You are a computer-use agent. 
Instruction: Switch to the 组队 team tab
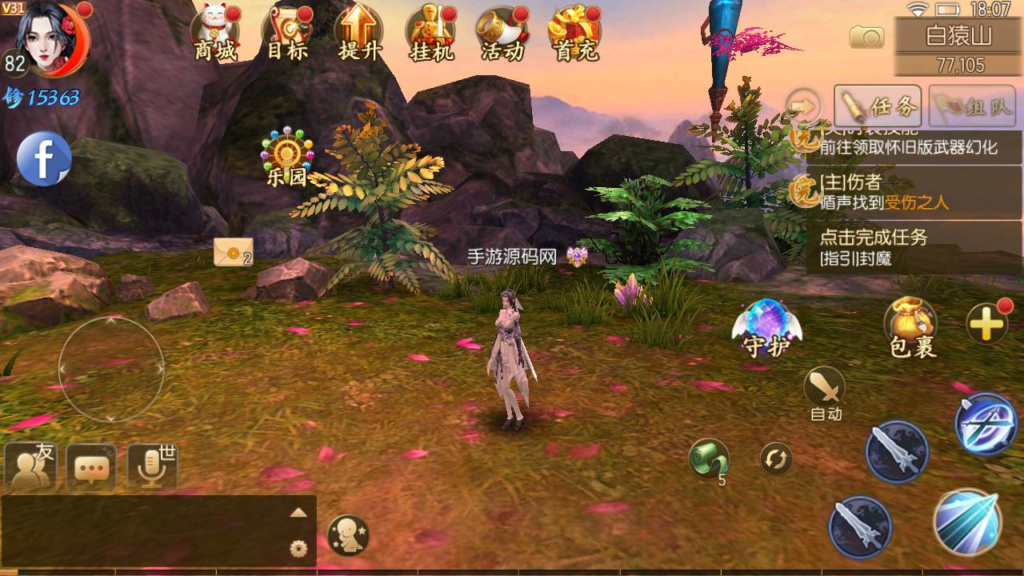(972, 105)
